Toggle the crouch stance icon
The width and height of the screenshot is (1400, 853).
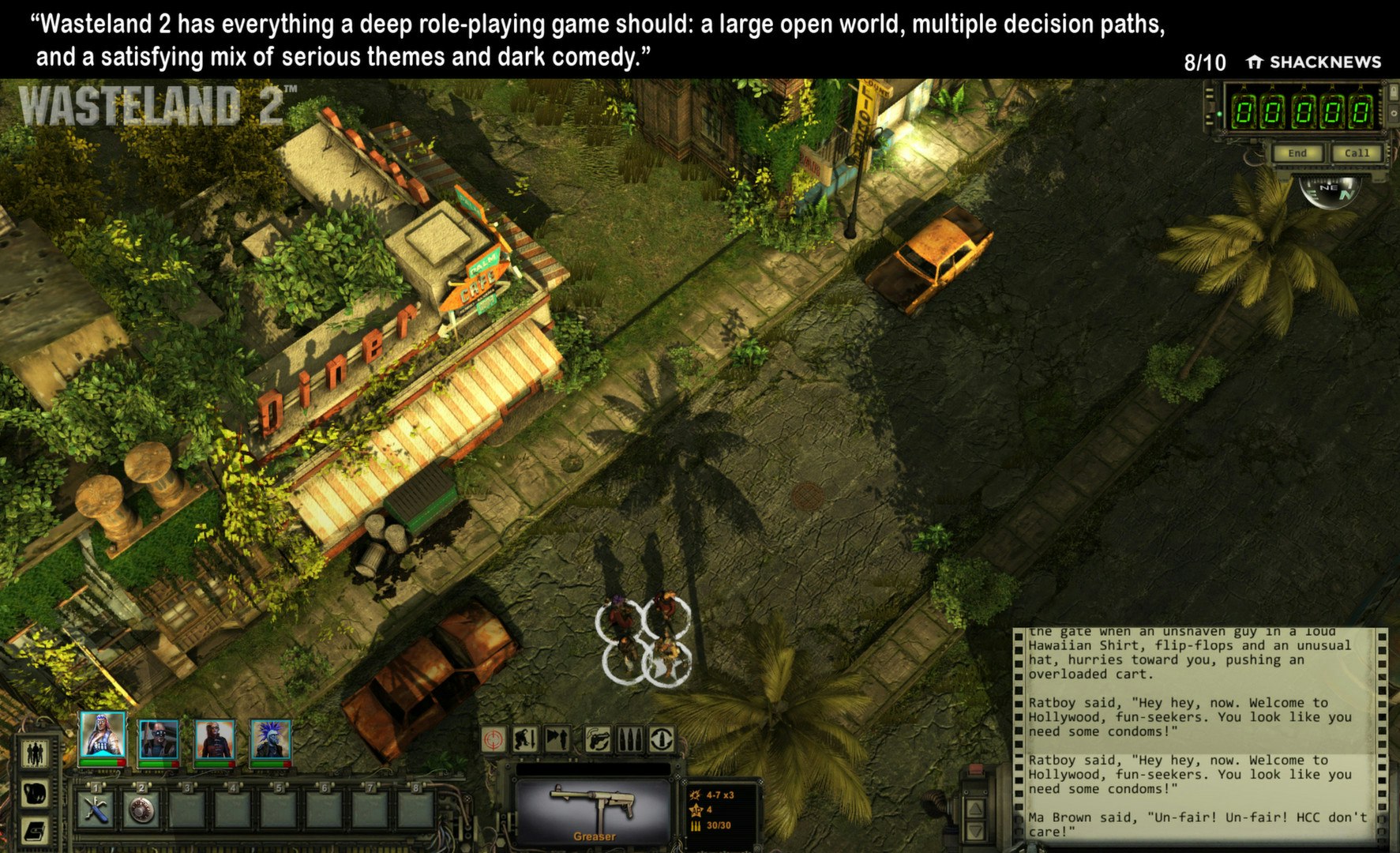[x=525, y=740]
